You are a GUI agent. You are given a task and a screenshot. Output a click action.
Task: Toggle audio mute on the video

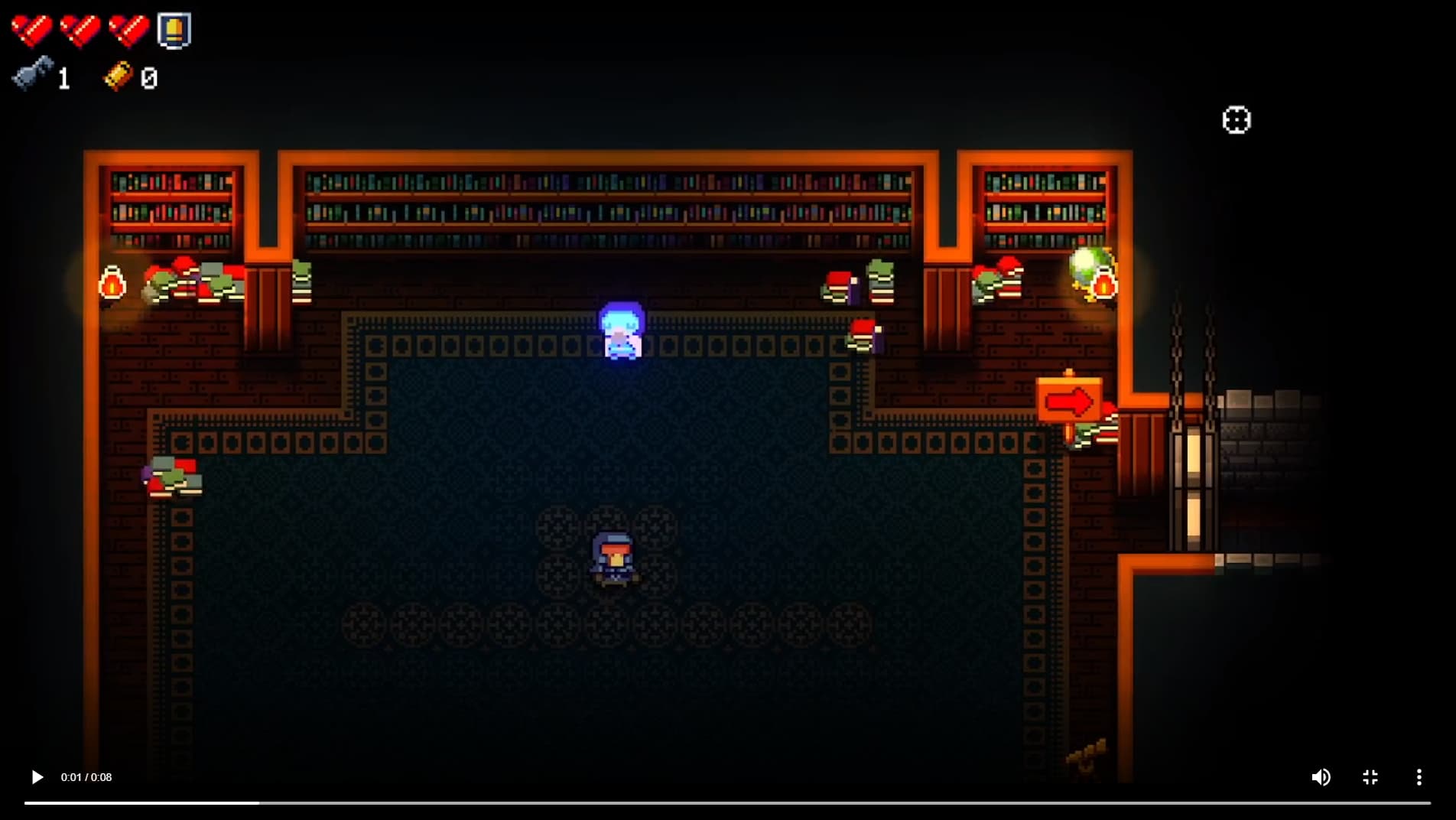[1321, 777]
